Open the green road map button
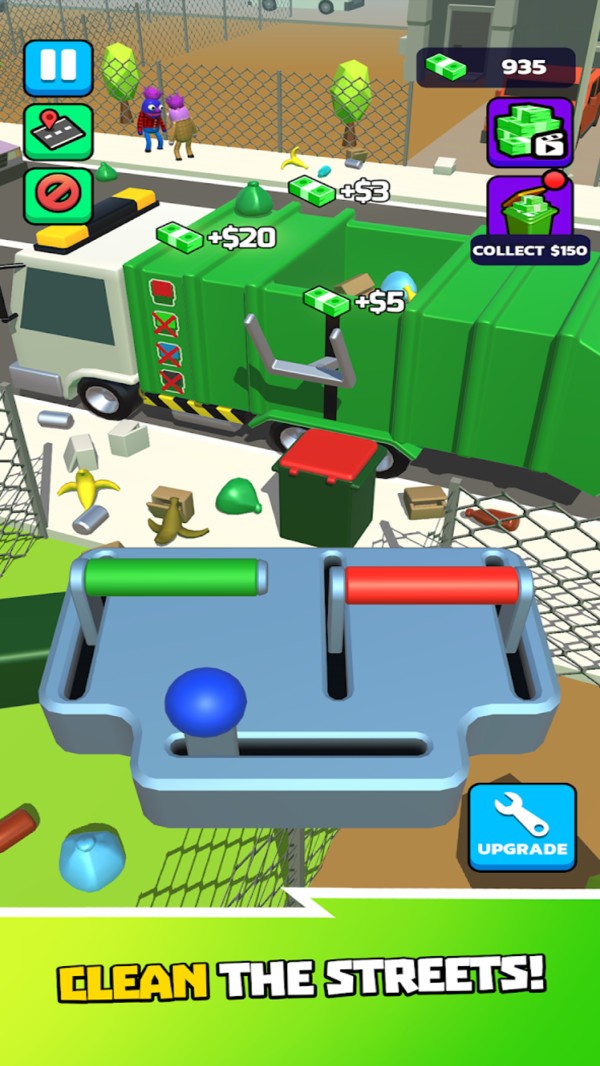This screenshot has width=600, height=1066. [58, 131]
